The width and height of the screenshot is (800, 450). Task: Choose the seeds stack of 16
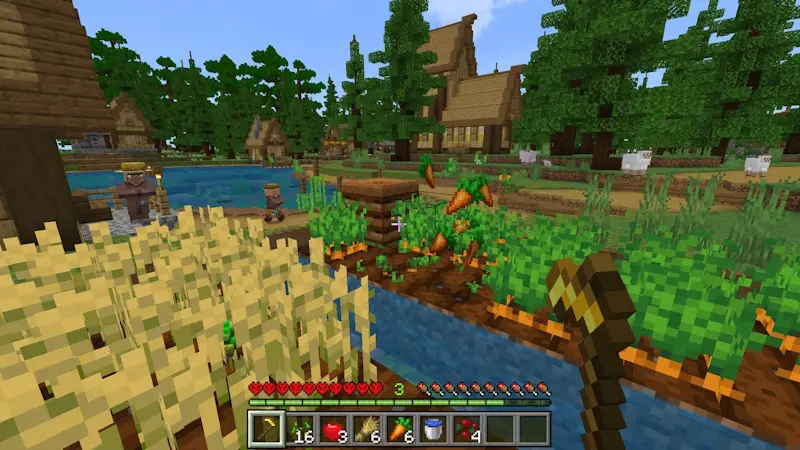click(300, 429)
